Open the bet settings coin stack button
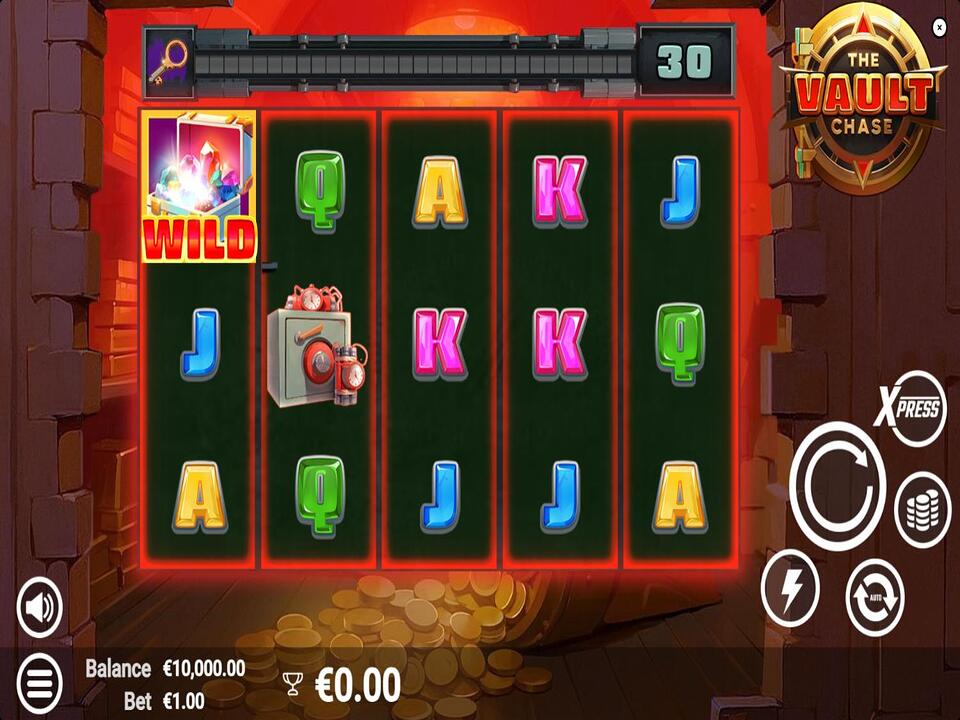Screen dimensions: 960x720 (x=922, y=508)
